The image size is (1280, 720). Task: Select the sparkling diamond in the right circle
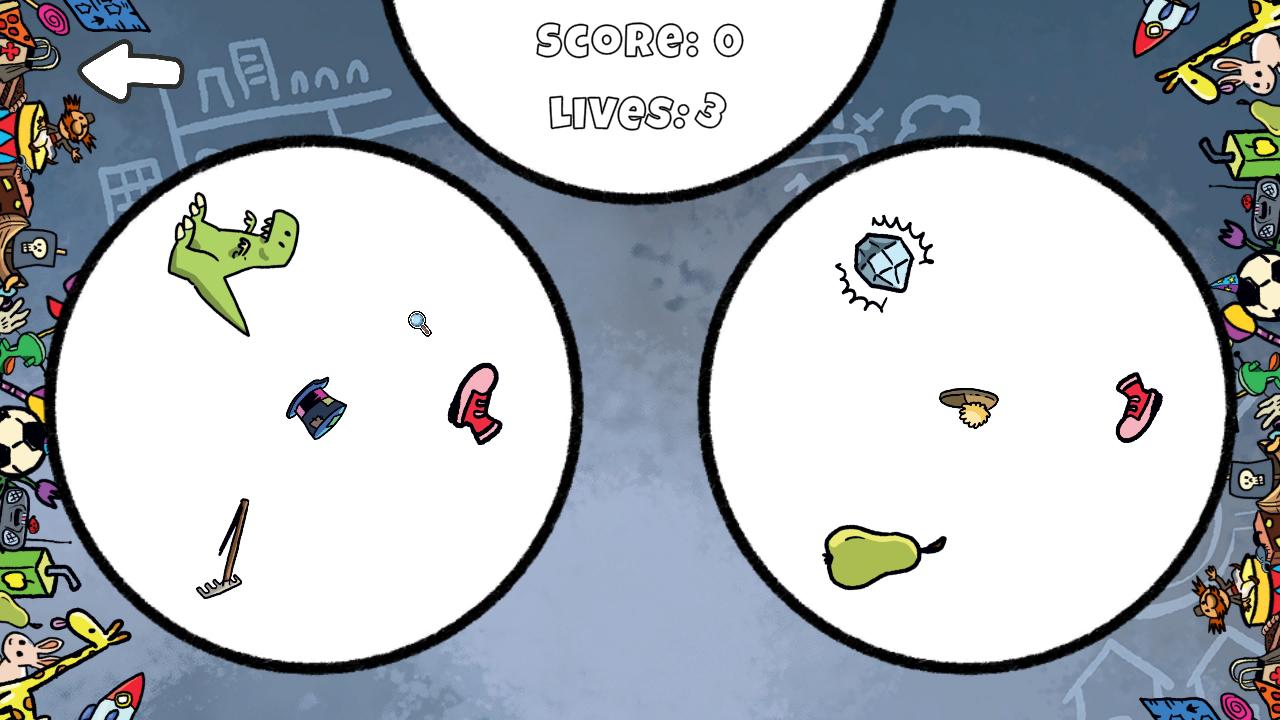tap(884, 259)
